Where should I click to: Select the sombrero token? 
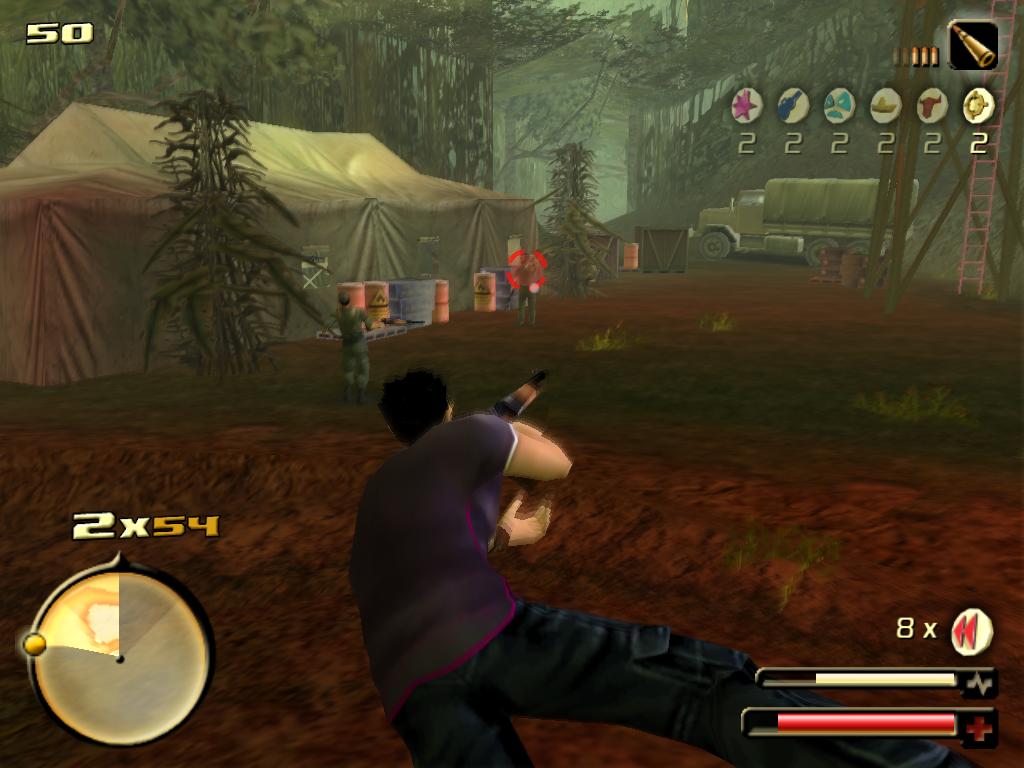[x=885, y=105]
